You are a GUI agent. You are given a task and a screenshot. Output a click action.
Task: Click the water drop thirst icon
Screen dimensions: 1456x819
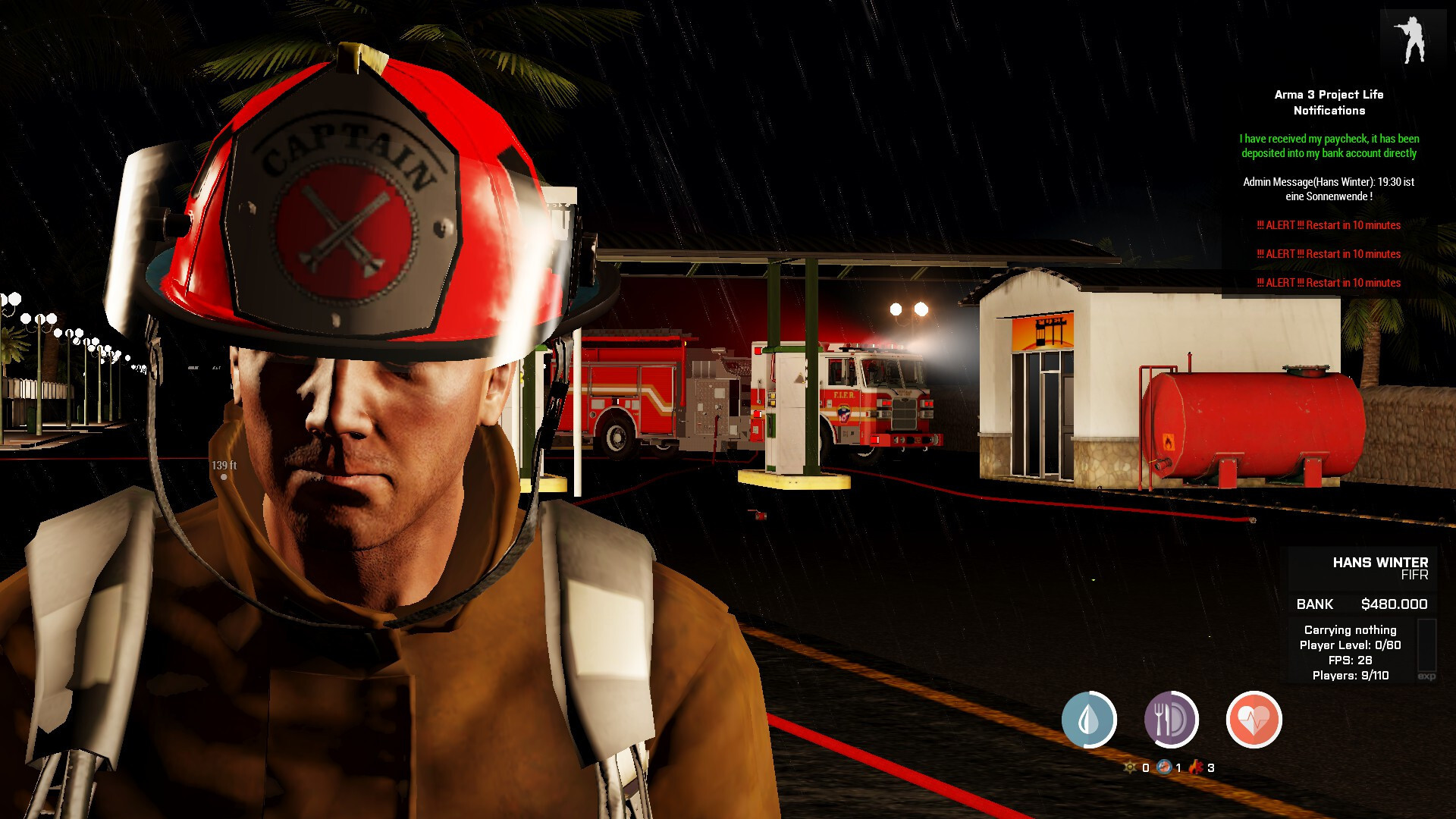coord(1089,720)
